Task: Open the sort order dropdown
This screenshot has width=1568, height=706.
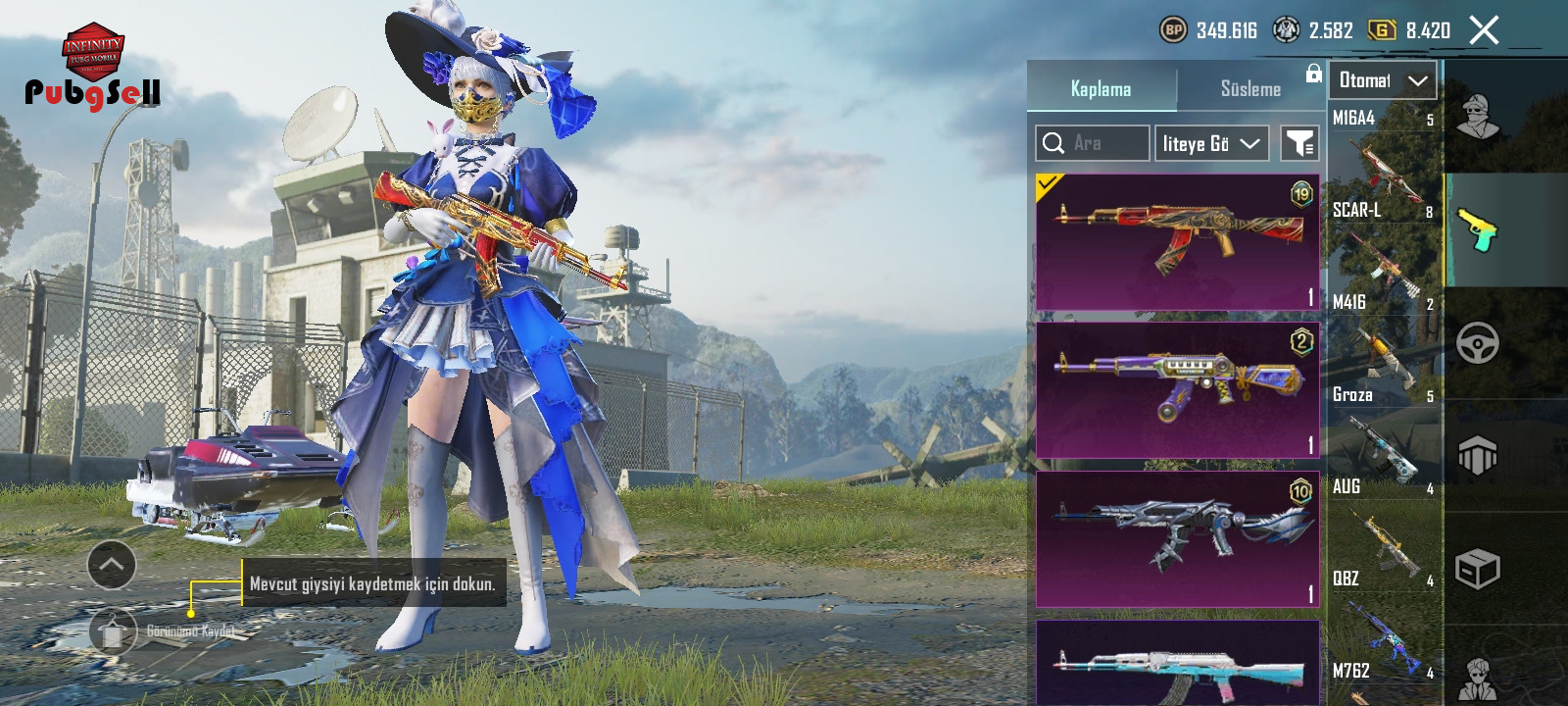Action: click(x=1211, y=143)
